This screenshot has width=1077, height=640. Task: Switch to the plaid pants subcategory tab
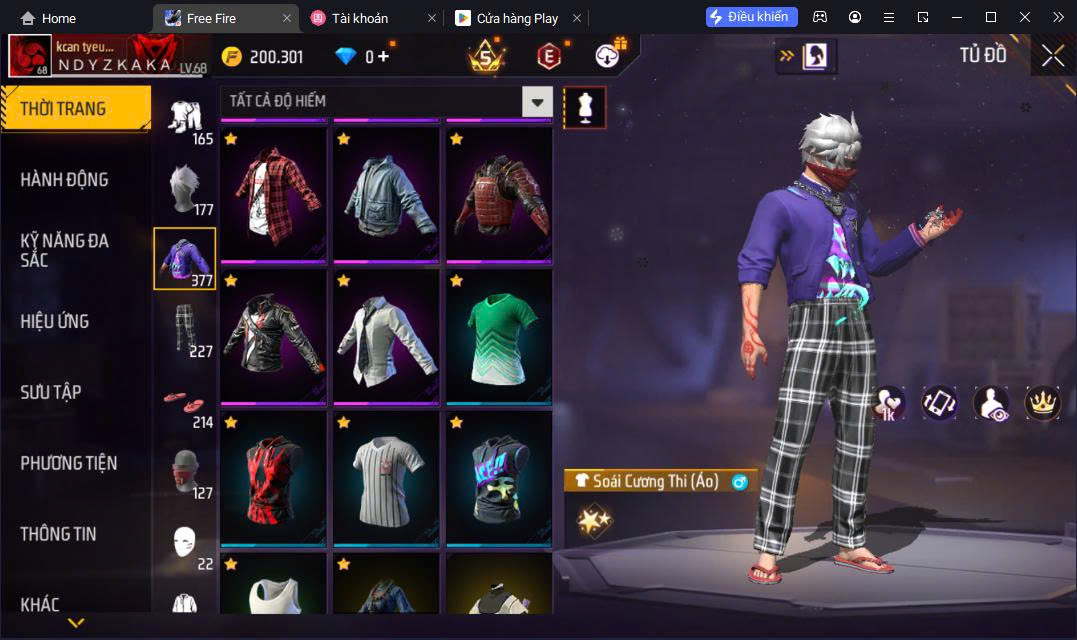[x=183, y=328]
